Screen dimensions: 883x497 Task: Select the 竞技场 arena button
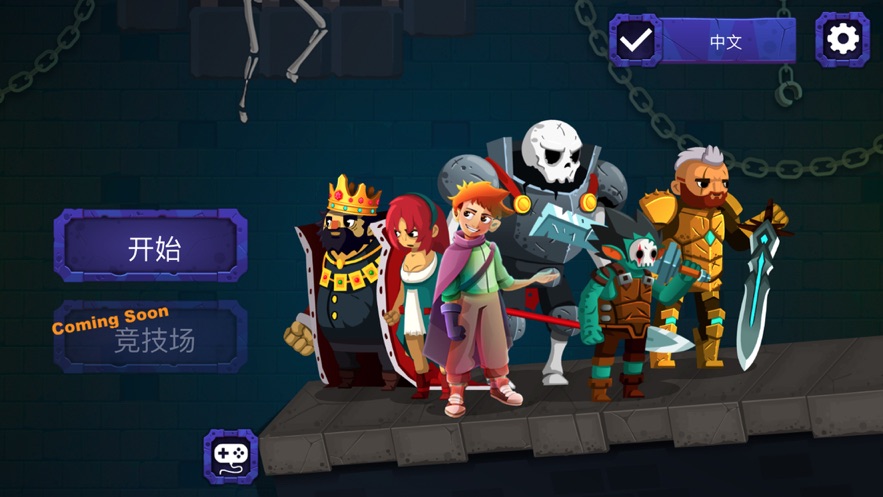point(150,338)
